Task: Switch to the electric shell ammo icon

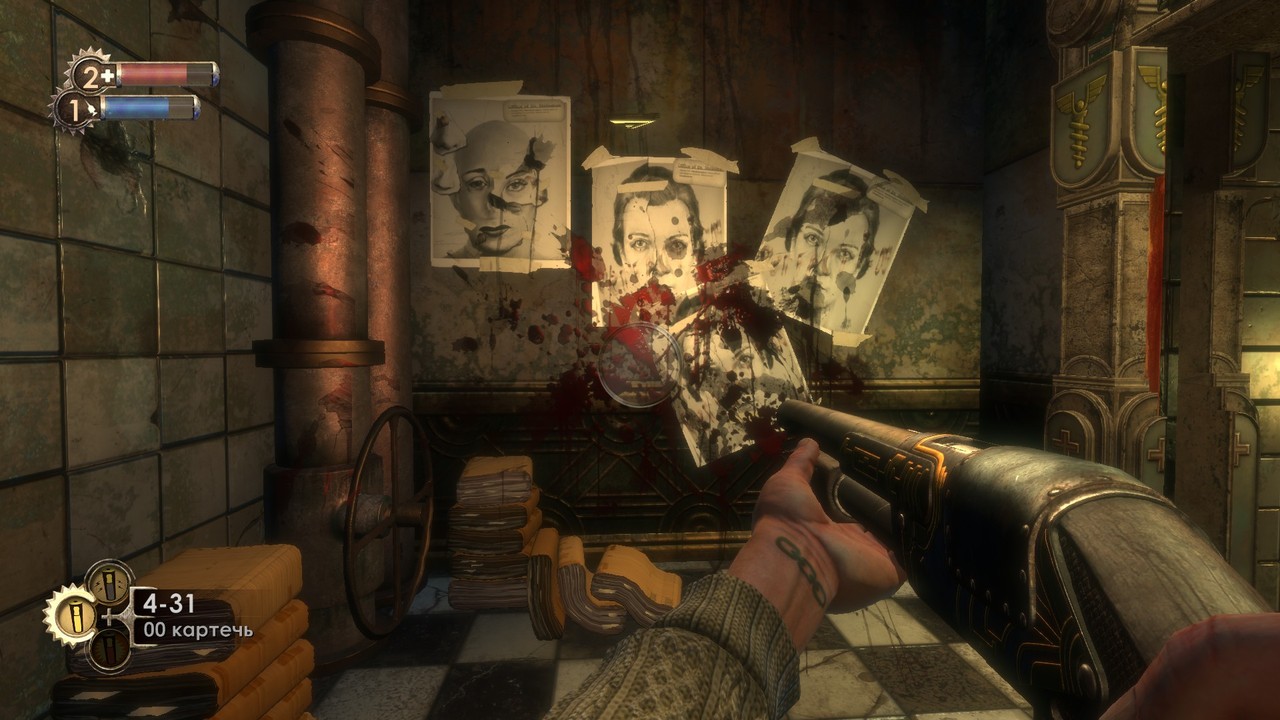Action: coord(108,583)
